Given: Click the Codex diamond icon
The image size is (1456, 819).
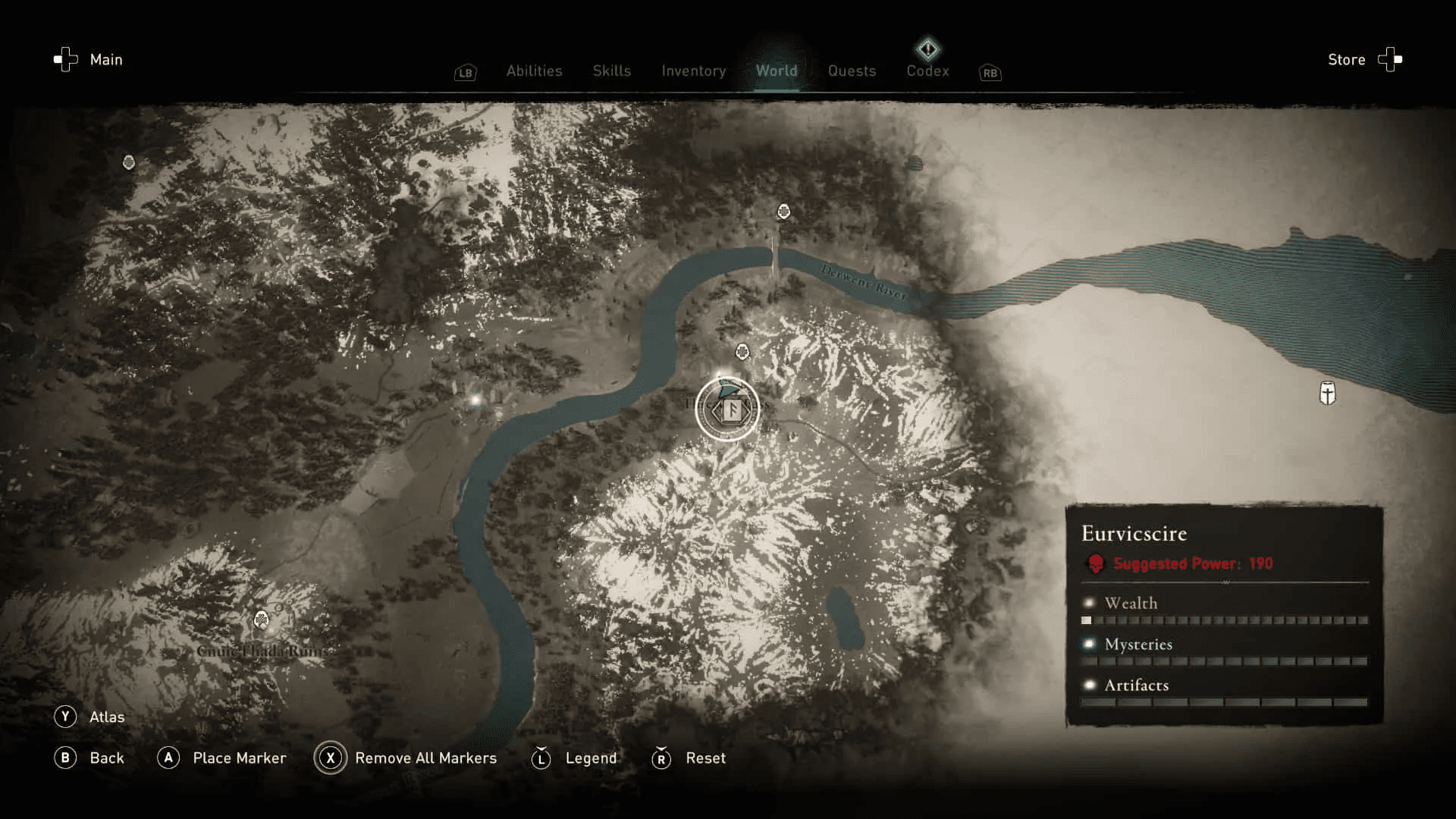Looking at the screenshot, I should pos(928,49).
